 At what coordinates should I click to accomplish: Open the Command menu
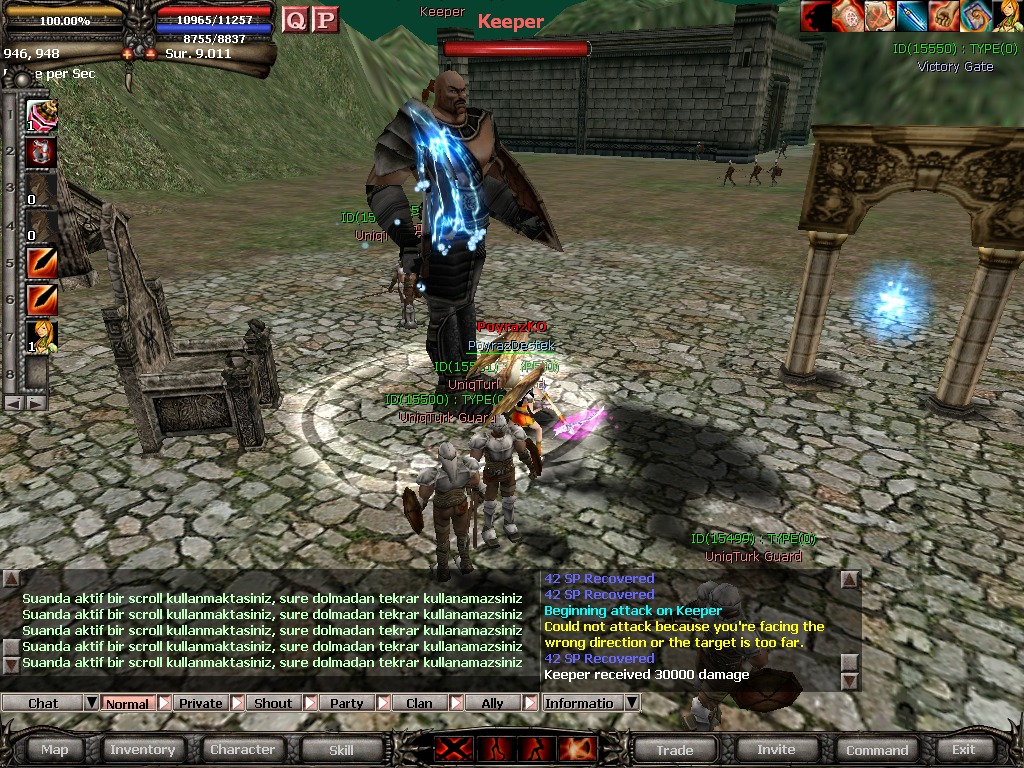click(x=877, y=749)
